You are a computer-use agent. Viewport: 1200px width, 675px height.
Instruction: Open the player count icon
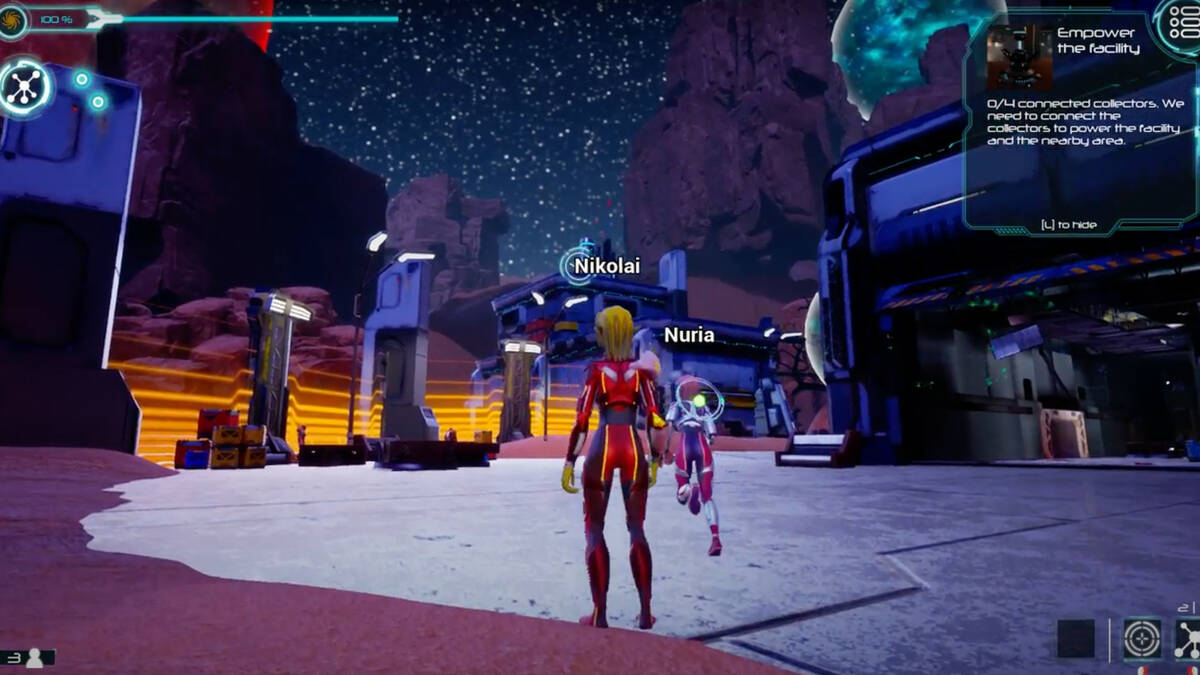[35, 657]
